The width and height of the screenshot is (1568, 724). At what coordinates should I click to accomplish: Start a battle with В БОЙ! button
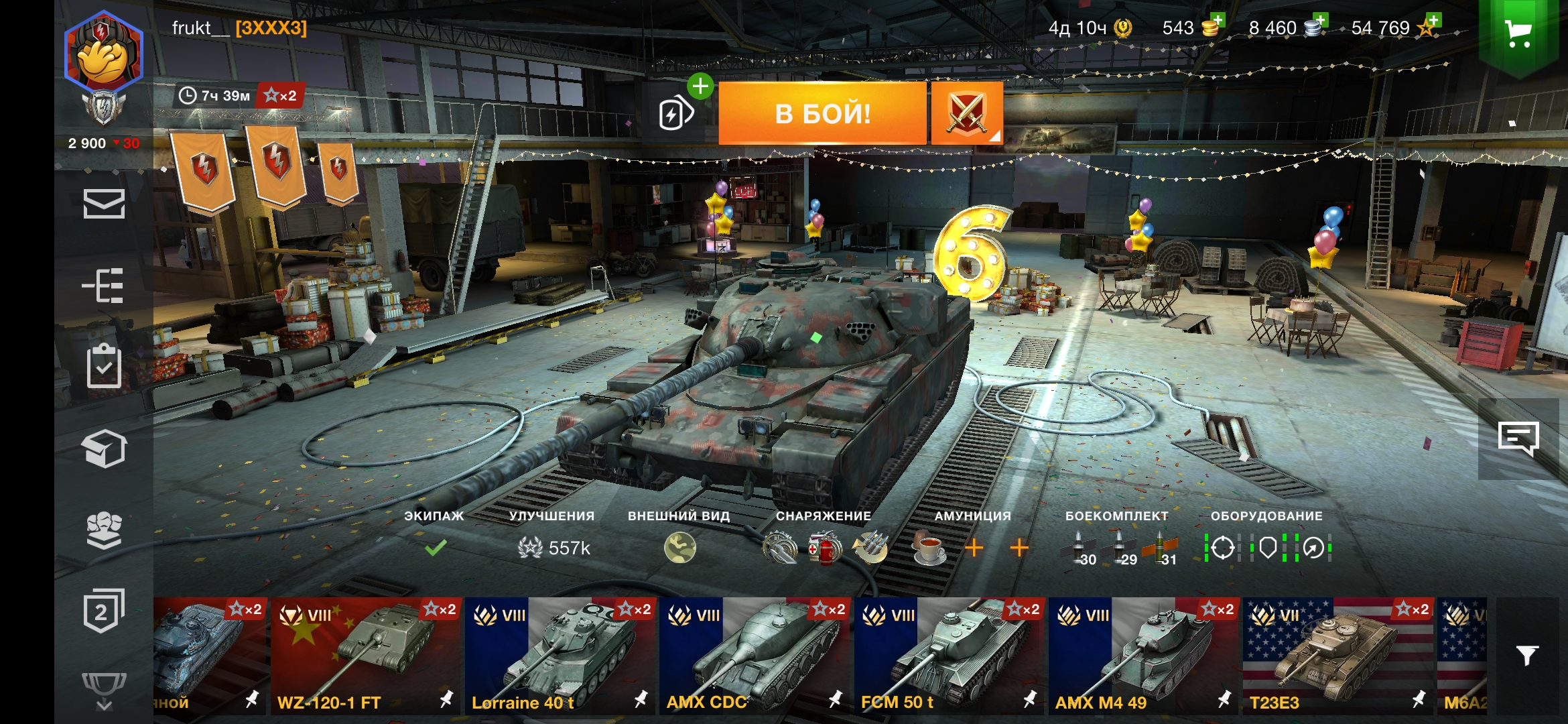[x=822, y=113]
